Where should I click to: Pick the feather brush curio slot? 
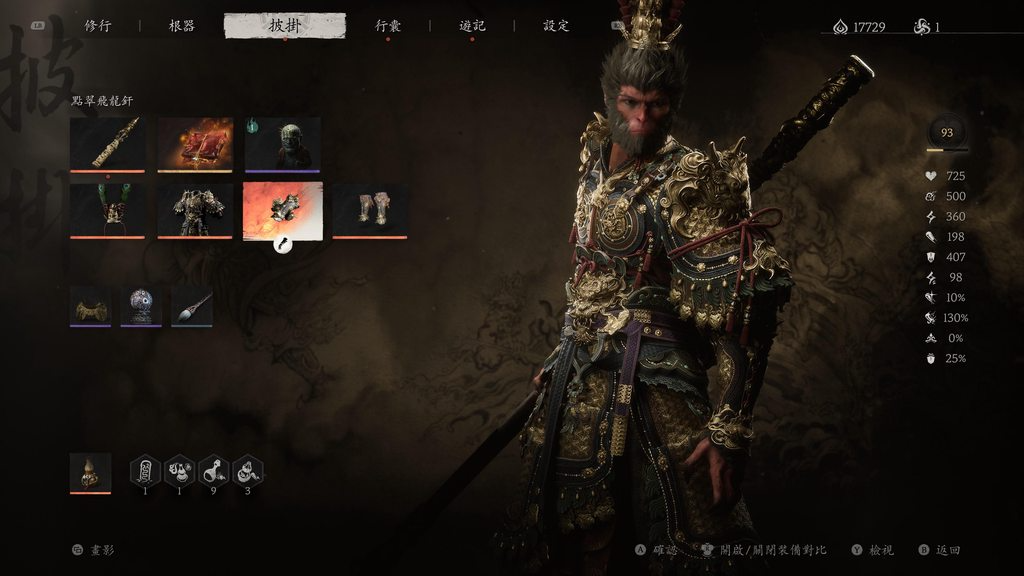click(x=192, y=306)
